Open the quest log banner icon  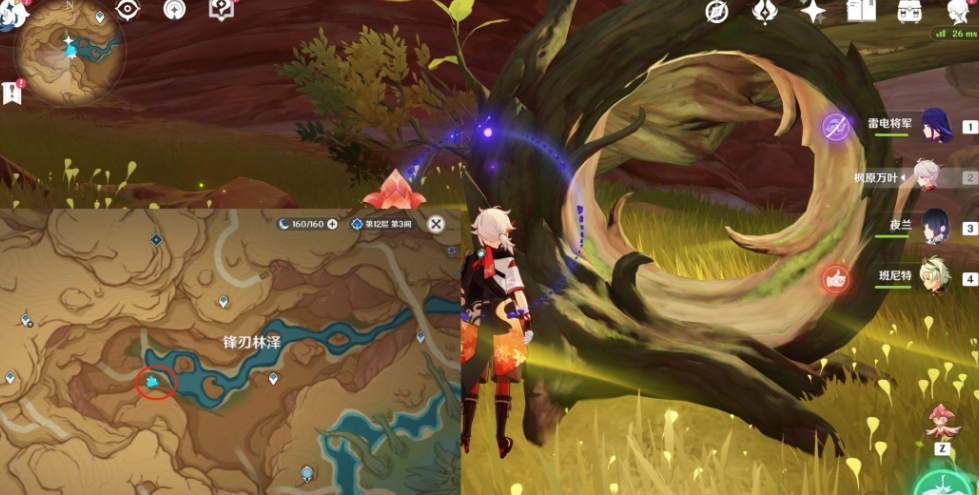(14, 92)
